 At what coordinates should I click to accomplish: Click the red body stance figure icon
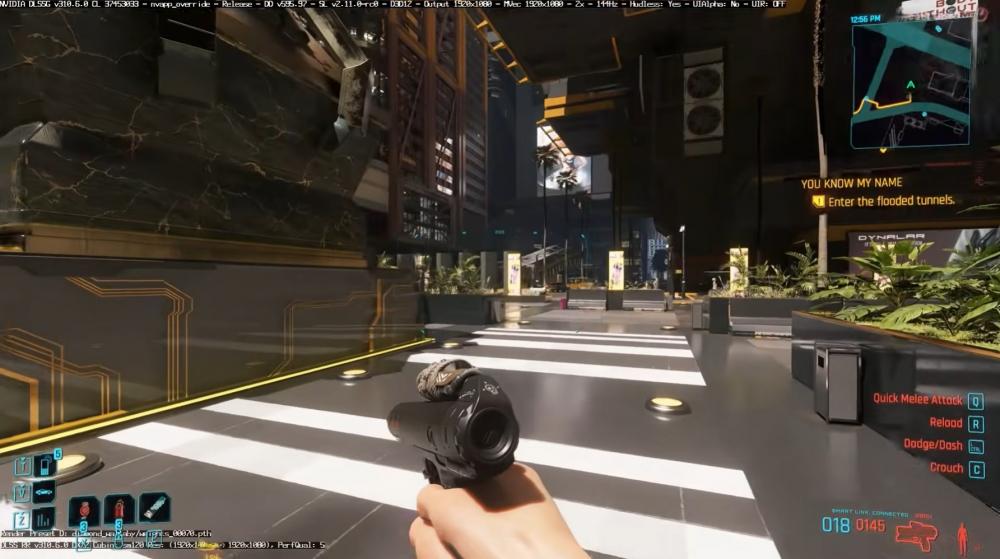pyautogui.click(x=962, y=537)
